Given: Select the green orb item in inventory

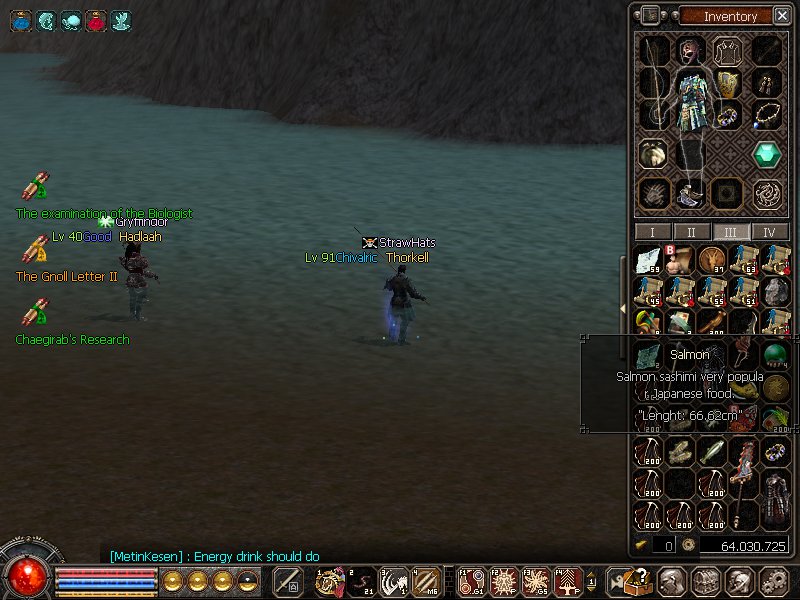Looking at the screenshot, I should click(x=775, y=355).
